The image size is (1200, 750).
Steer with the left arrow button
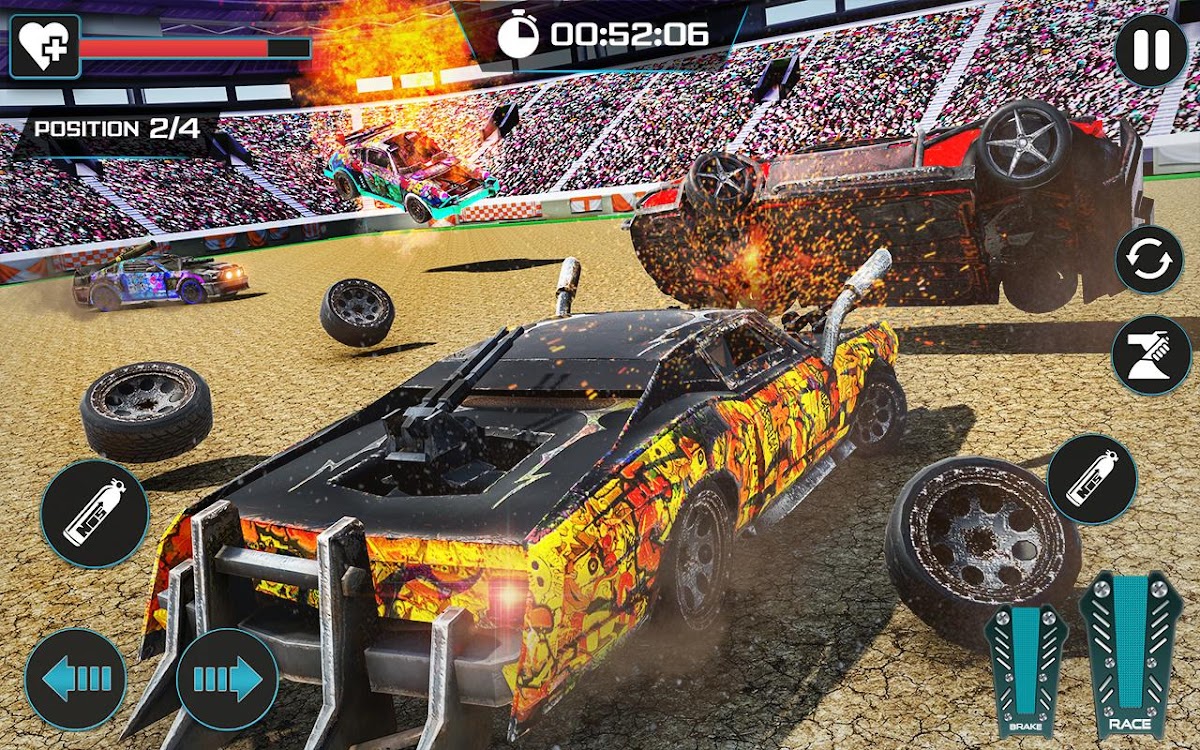tap(76, 679)
